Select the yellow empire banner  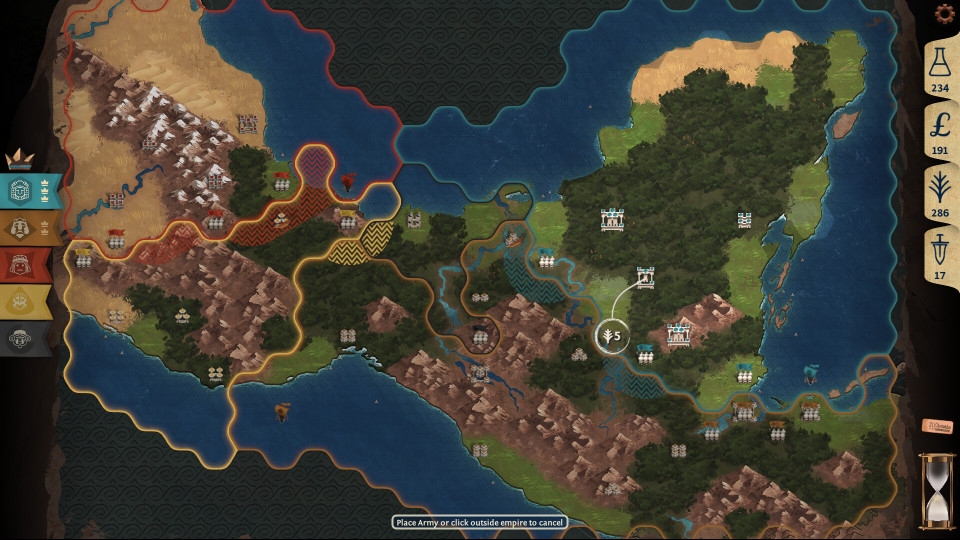click(30, 301)
